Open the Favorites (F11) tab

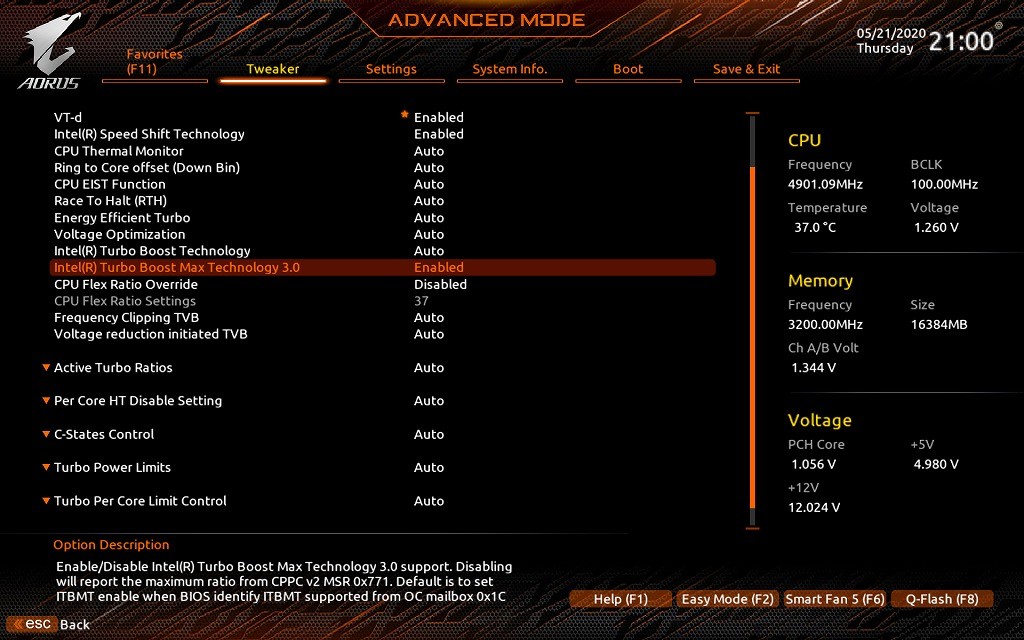(155, 62)
